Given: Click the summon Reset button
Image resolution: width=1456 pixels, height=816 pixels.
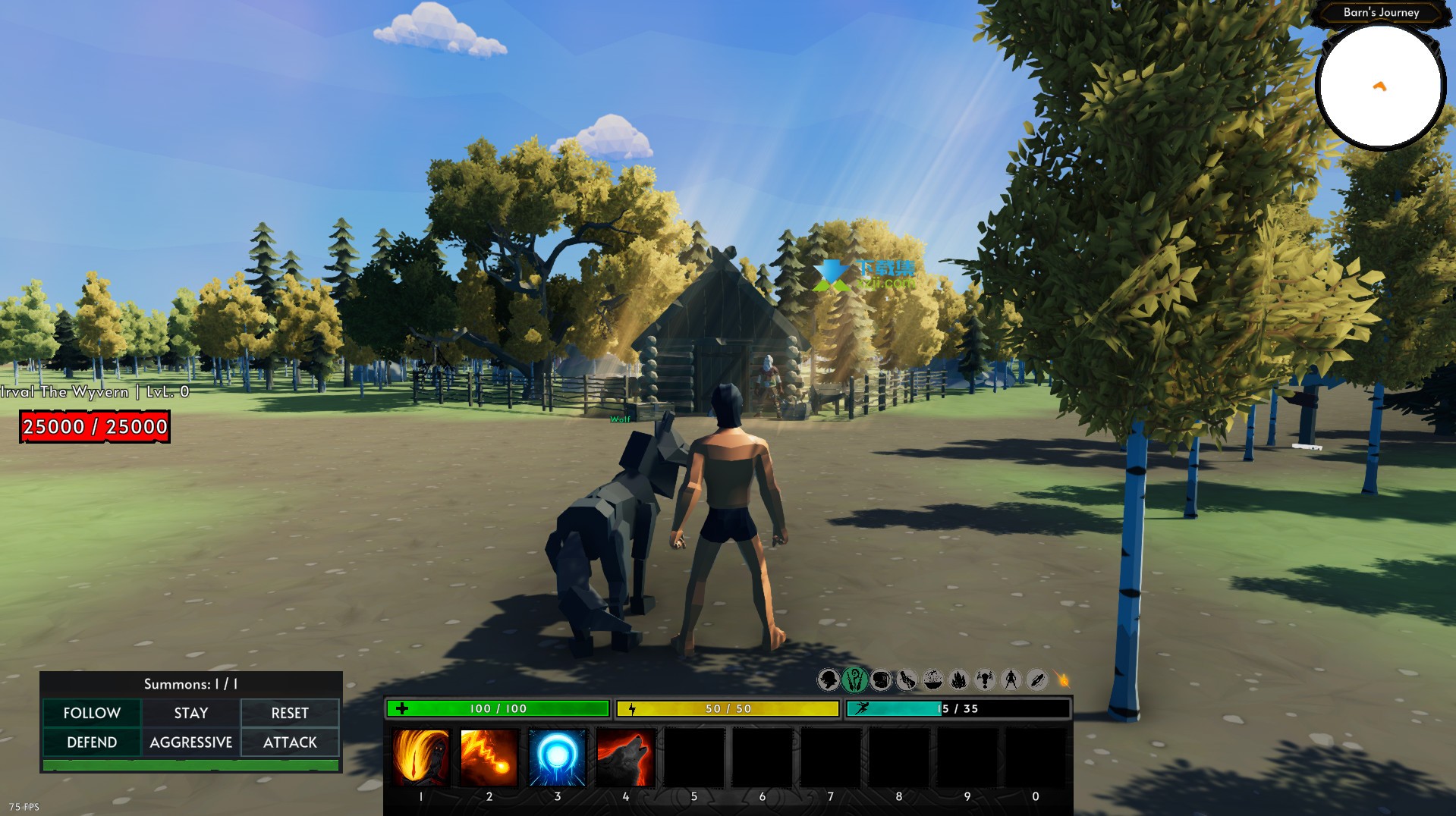Looking at the screenshot, I should [x=290, y=713].
